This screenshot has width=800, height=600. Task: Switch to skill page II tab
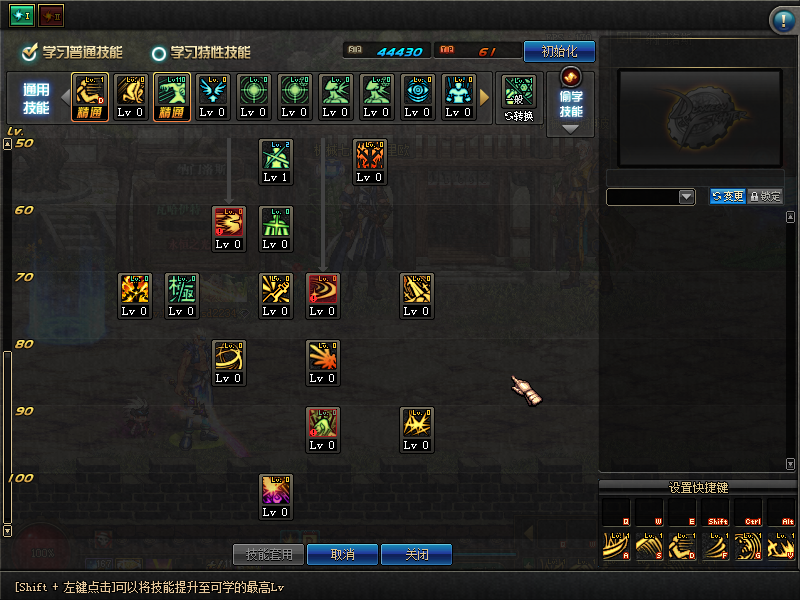click(51, 17)
